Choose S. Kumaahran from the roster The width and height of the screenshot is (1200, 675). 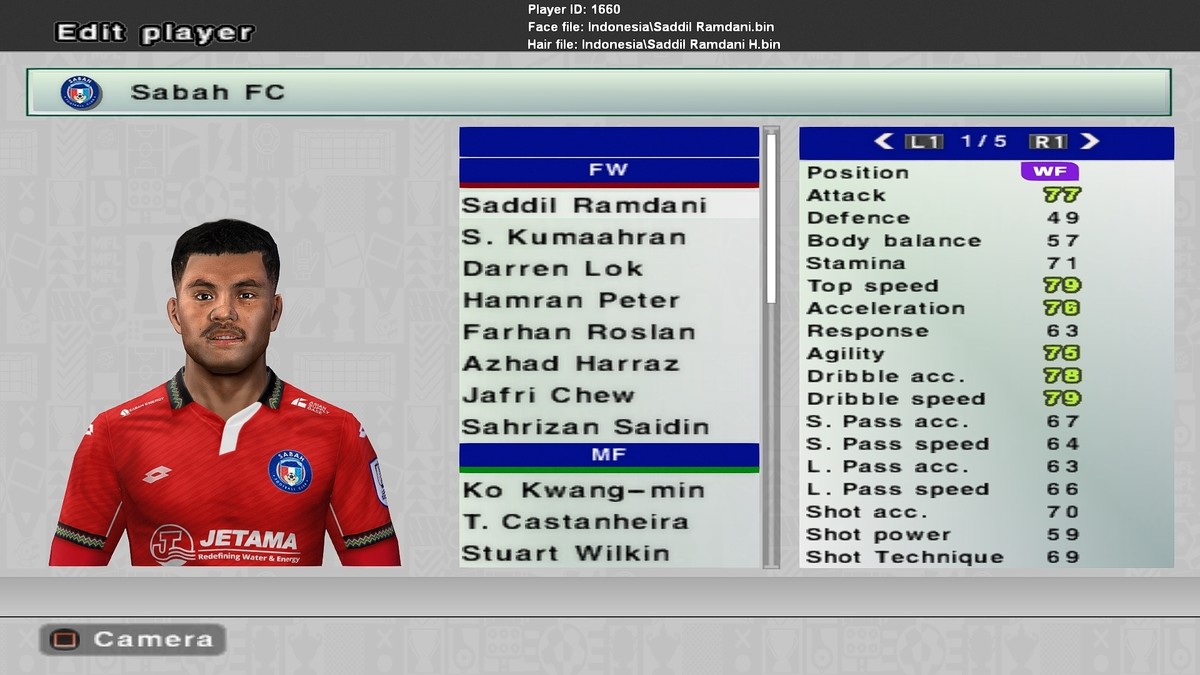575,237
